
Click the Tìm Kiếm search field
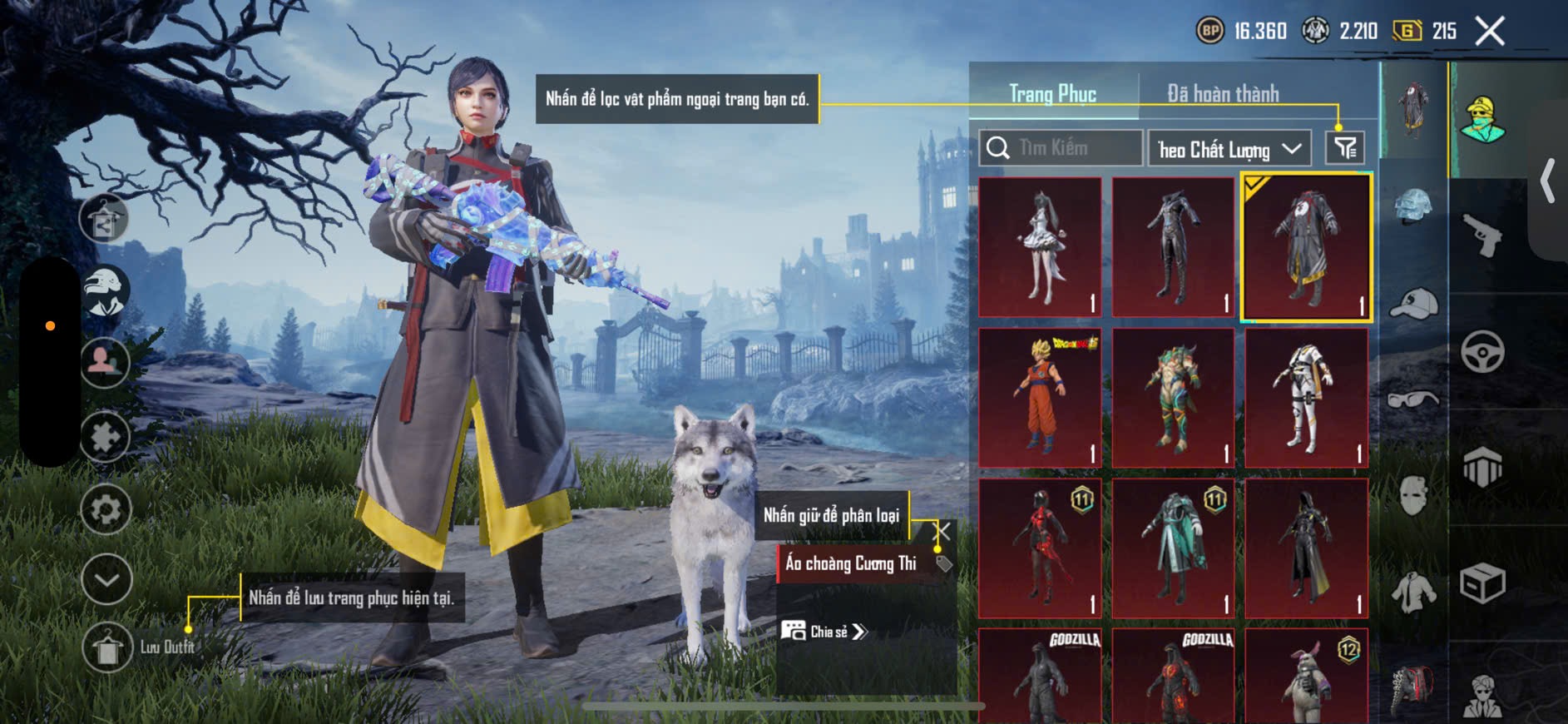coord(1061,148)
